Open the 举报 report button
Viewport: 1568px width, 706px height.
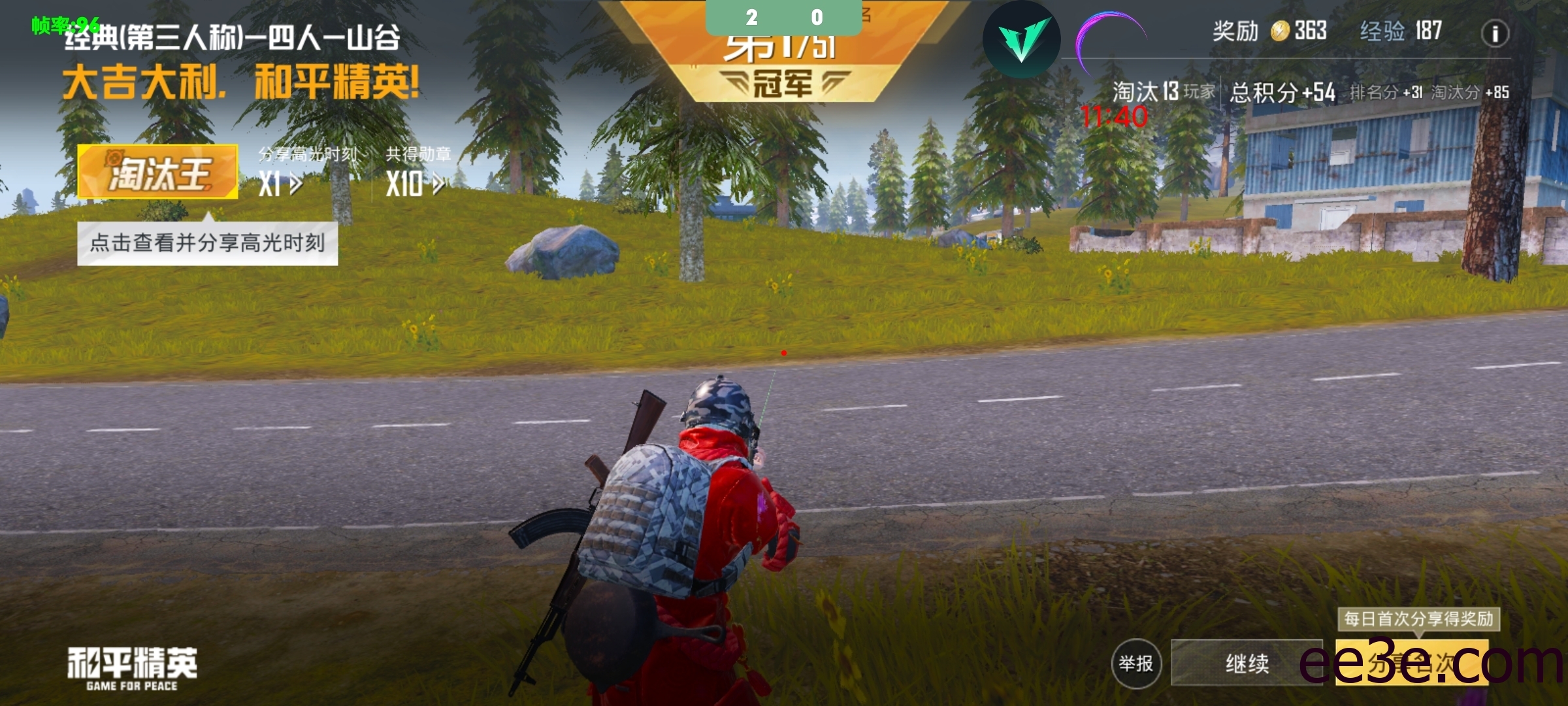point(1136,664)
